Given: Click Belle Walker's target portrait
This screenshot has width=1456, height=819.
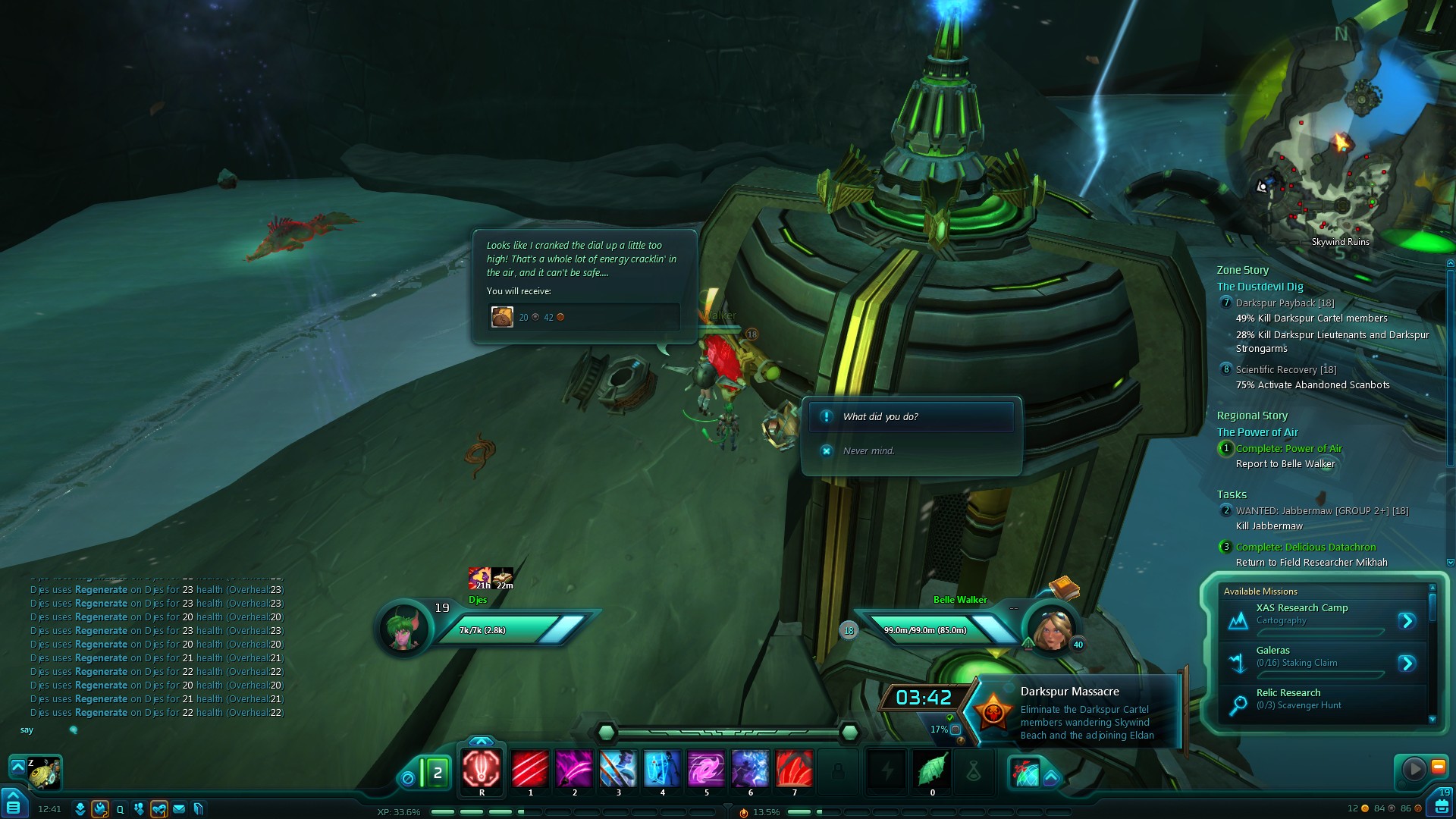Looking at the screenshot, I should (x=1052, y=629).
